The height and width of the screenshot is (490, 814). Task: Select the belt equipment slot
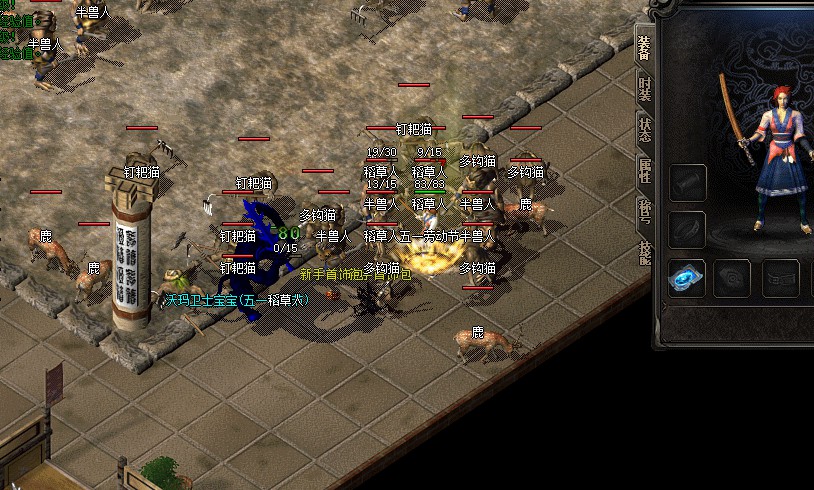coord(780,278)
